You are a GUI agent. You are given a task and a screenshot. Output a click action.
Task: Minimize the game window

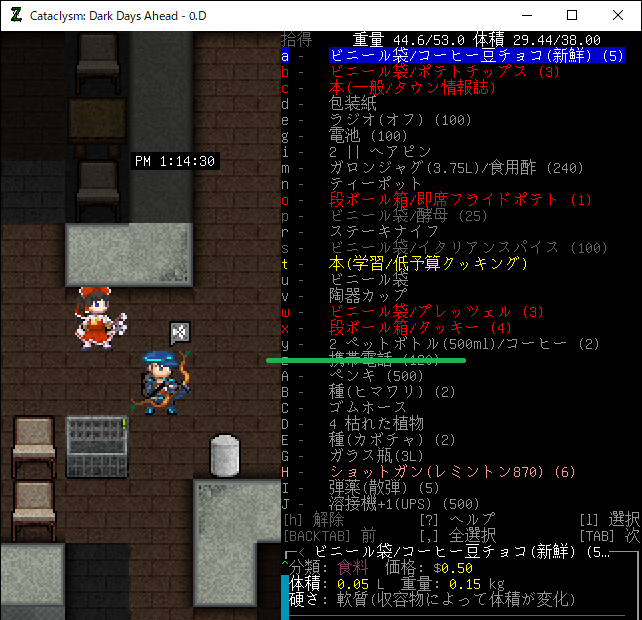pos(526,16)
